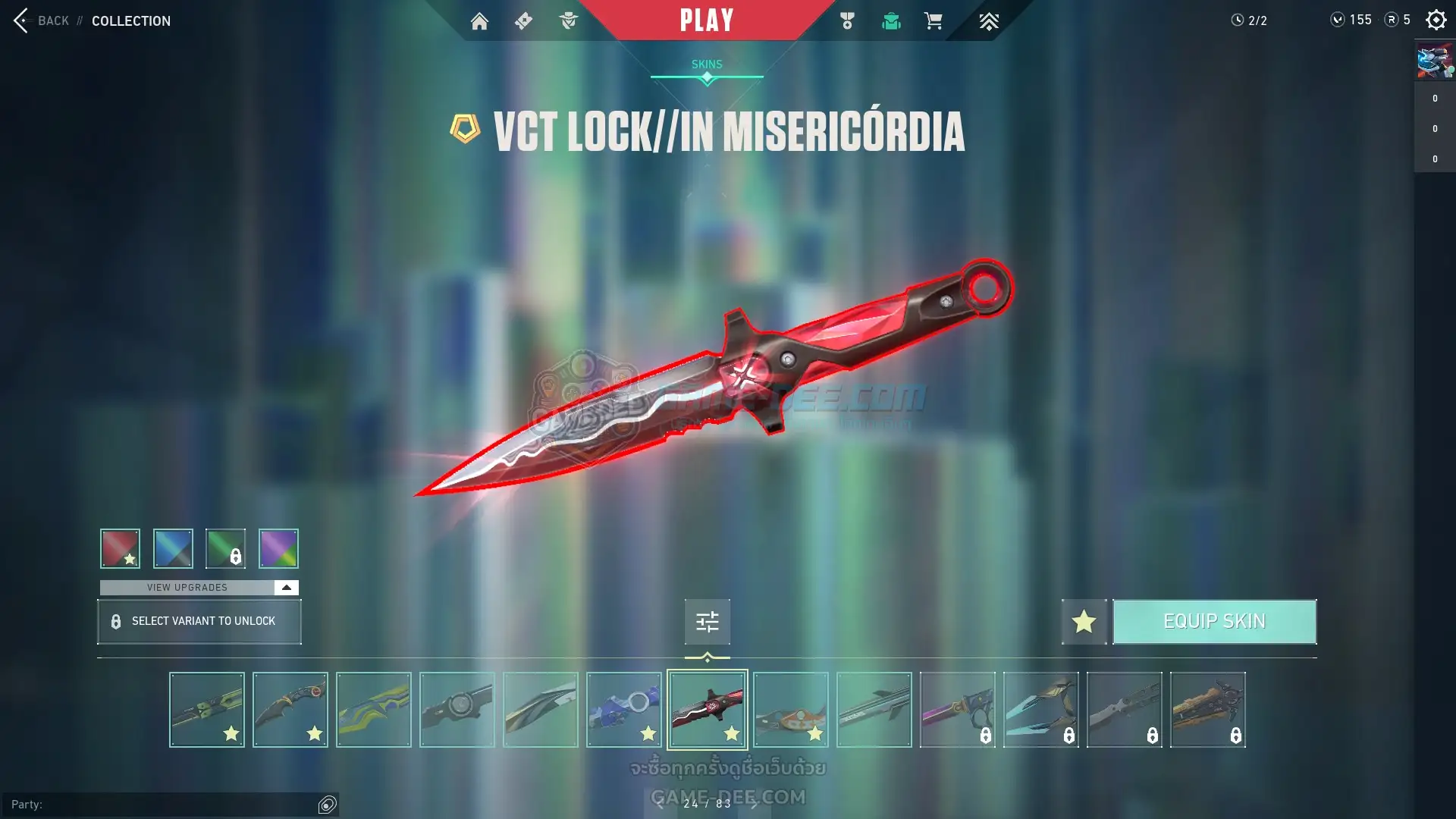Open the settings gear
The image size is (1456, 819).
click(x=1436, y=20)
